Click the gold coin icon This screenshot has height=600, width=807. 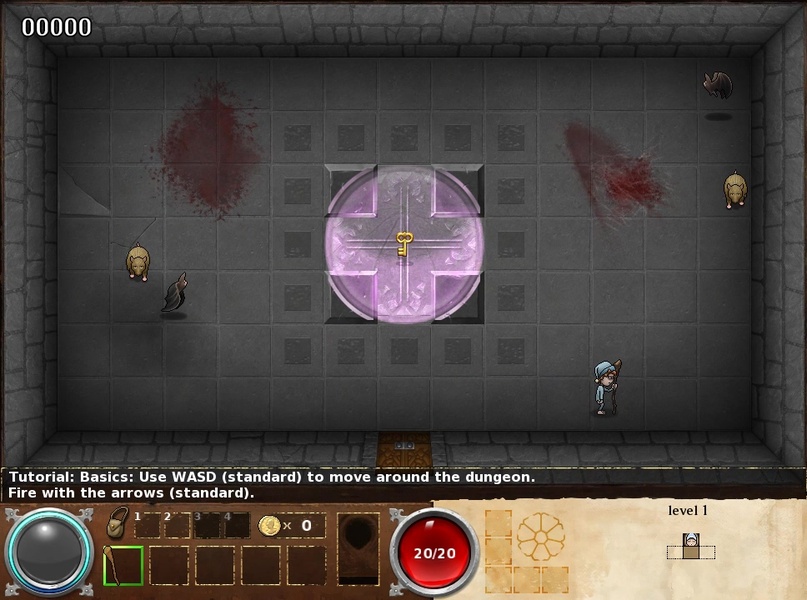point(268,525)
